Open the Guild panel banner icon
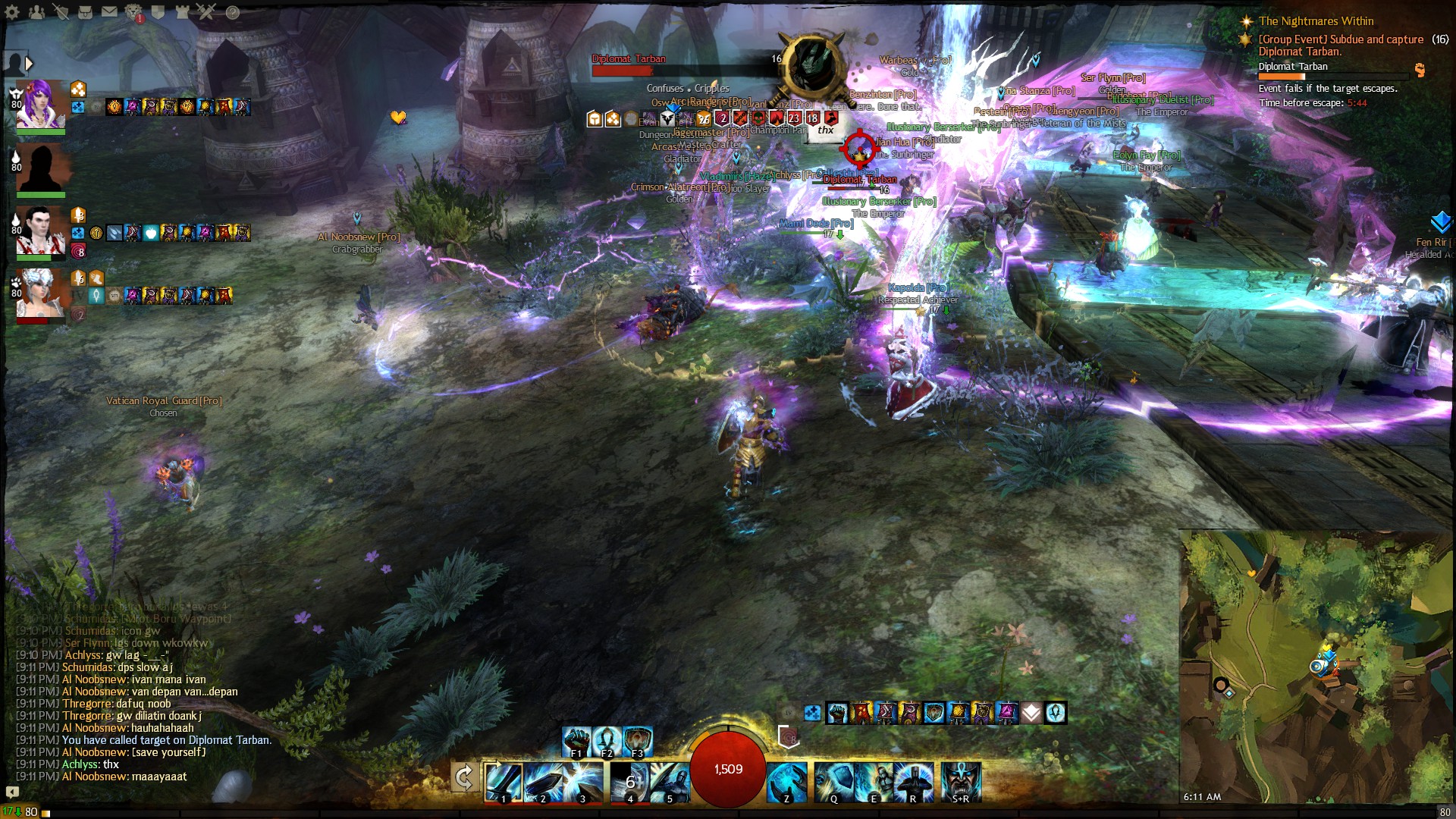1456x819 pixels. point(158,11)
